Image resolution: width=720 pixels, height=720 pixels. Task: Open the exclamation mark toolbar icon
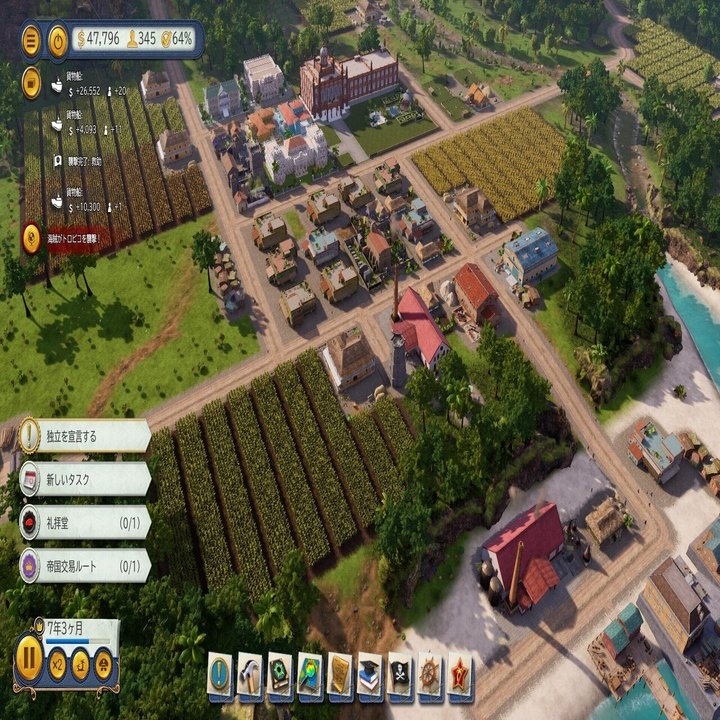[x=220, y=672]
